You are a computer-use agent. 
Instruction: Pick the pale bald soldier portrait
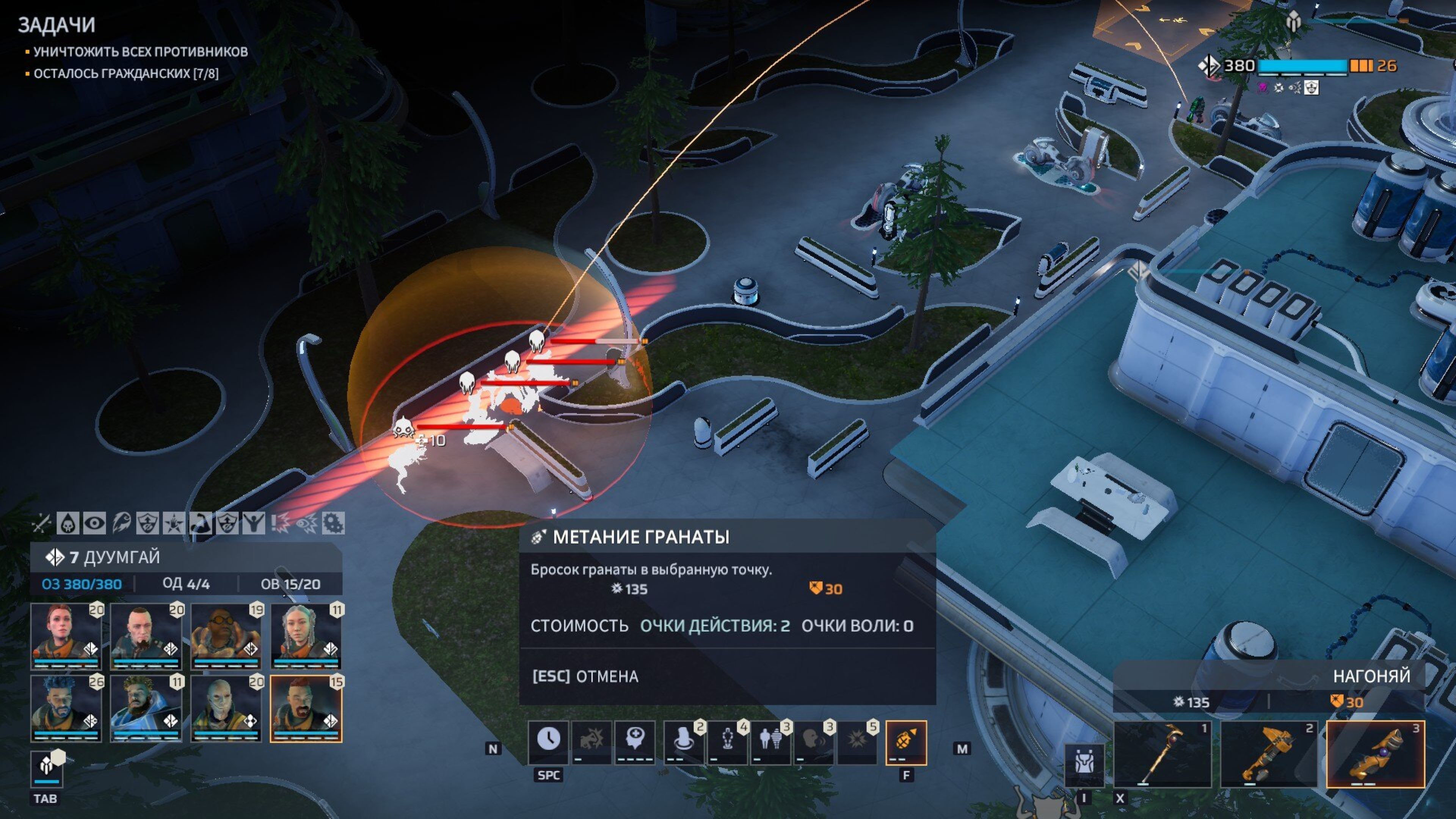(x=226, y=708)
